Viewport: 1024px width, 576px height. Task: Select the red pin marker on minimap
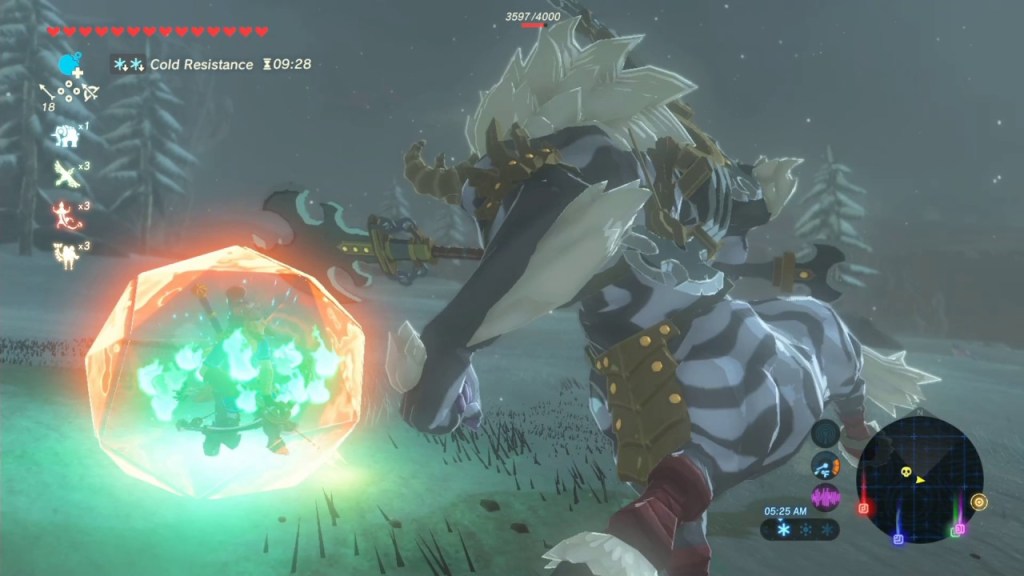(x=864, y=508)
